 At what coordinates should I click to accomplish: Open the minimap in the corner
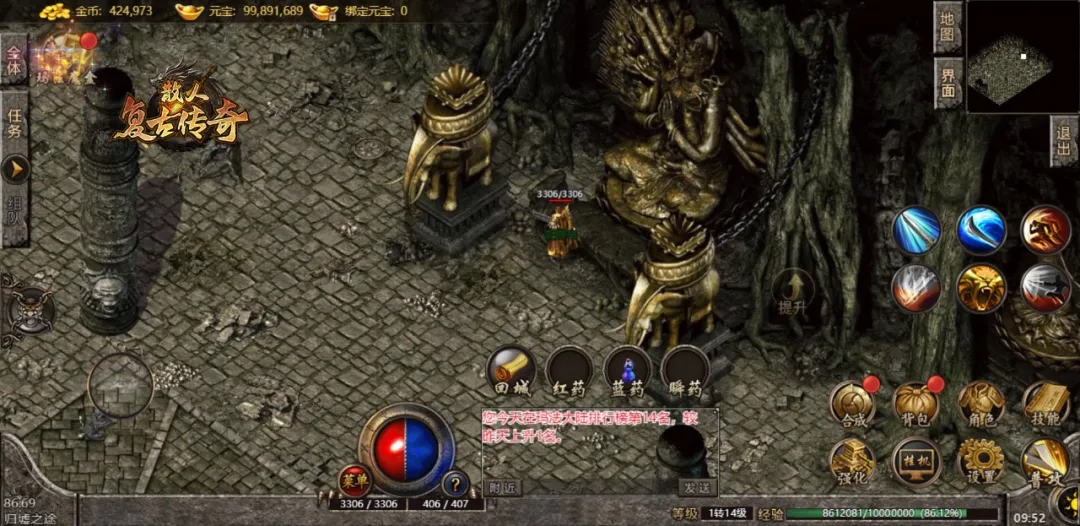(x=1022, y=55)
